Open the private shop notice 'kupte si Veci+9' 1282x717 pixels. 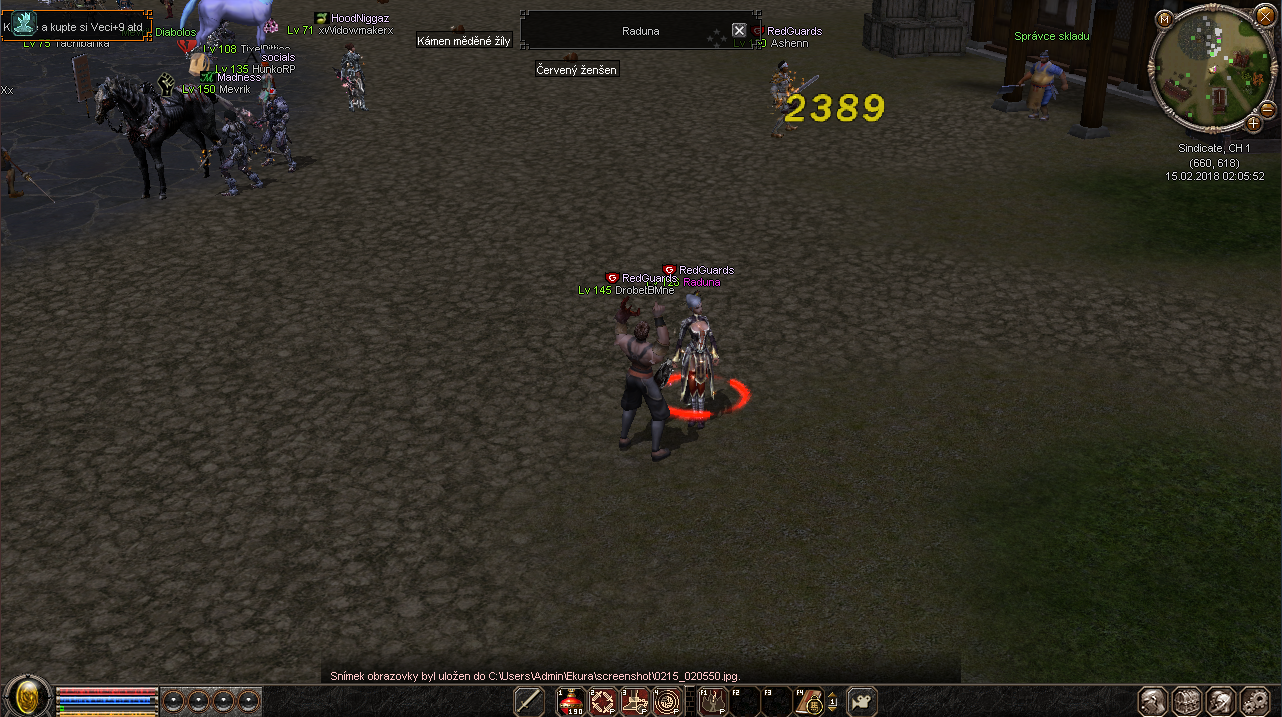pyautogui.click(x=78, y=27)
